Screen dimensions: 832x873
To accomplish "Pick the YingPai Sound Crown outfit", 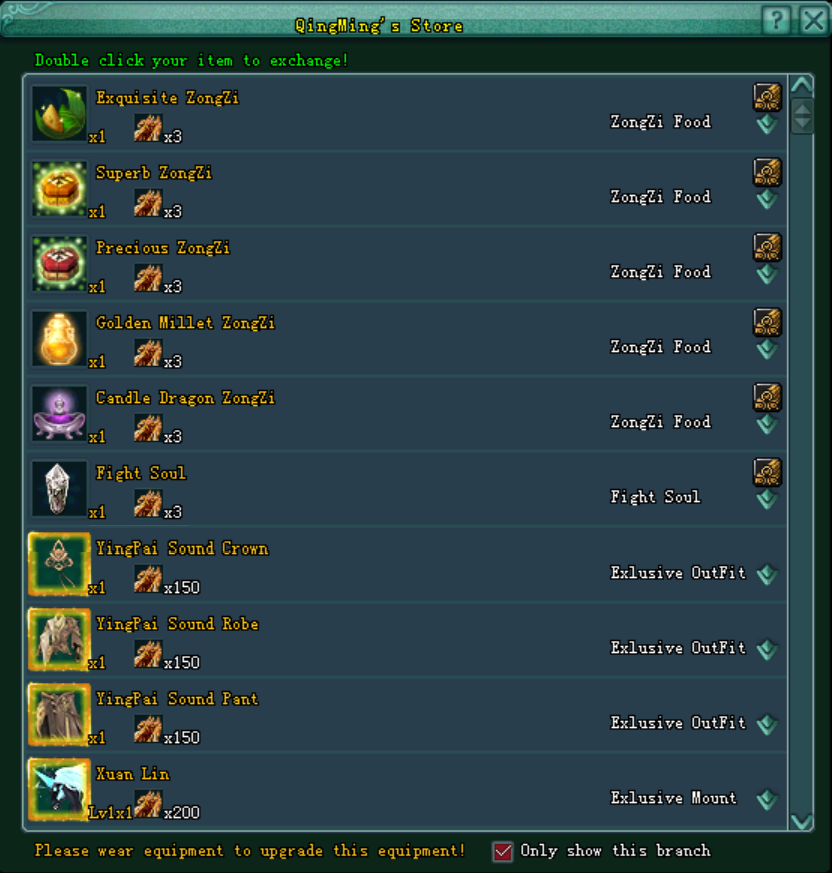I will (x=59, y=564).
